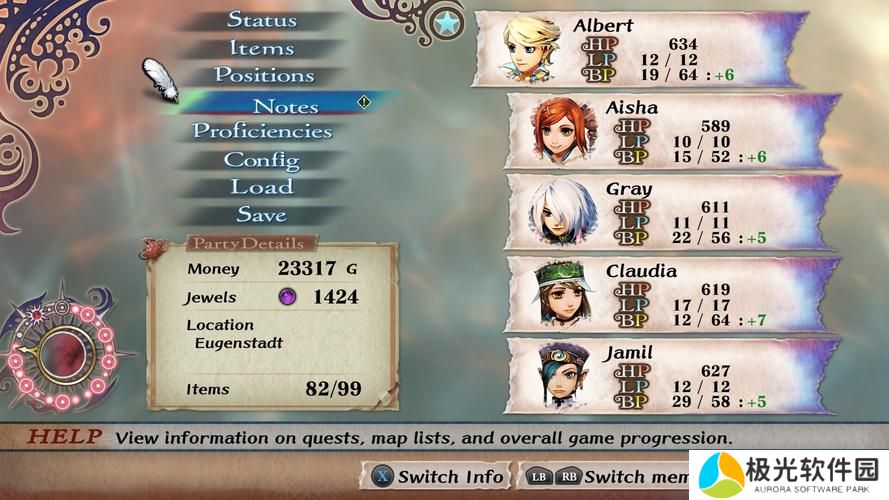
Task: Choose Positions from the menu
Action: point(264,75)
